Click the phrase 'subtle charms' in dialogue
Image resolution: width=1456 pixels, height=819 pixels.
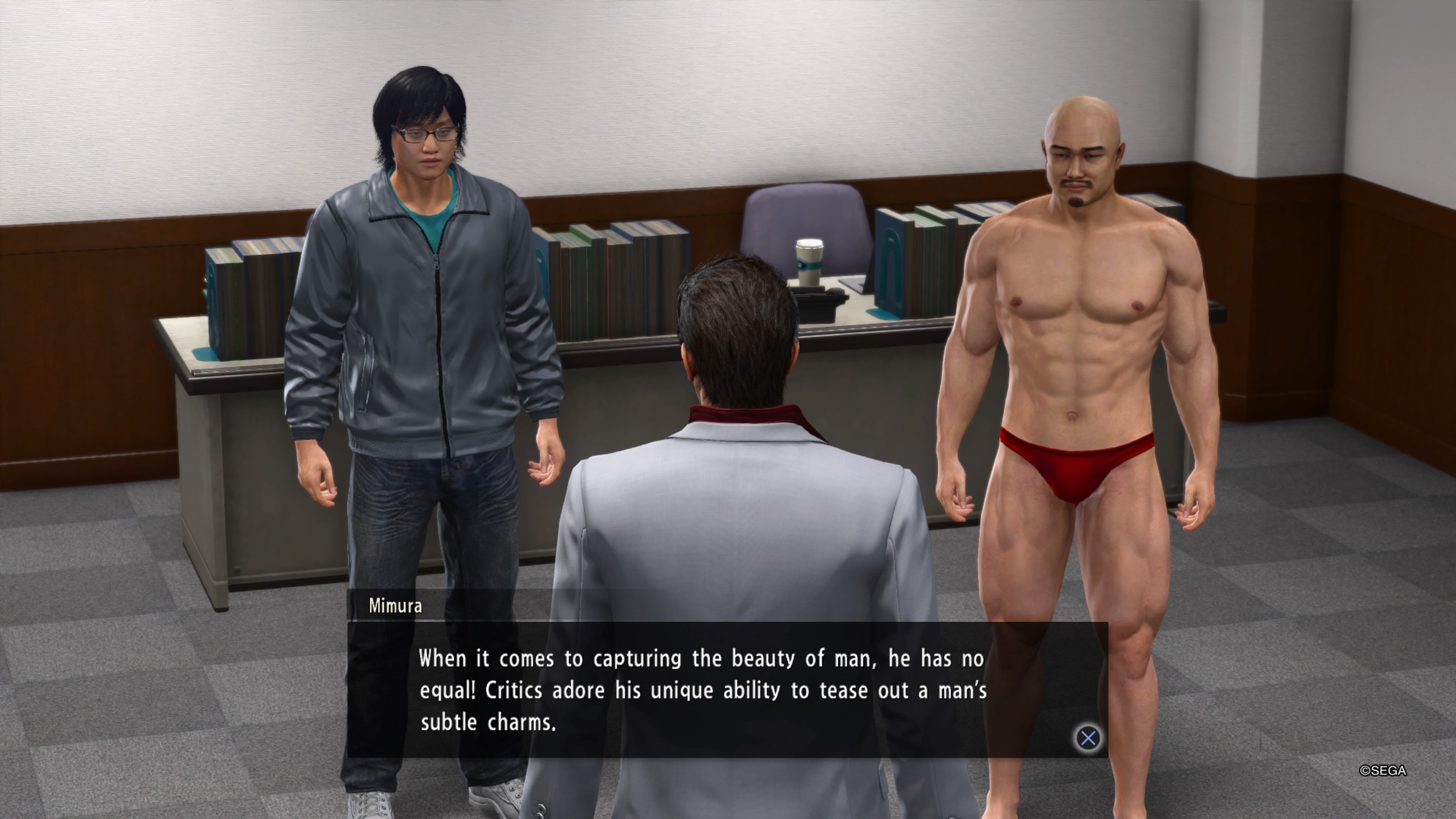click(489, 722)
